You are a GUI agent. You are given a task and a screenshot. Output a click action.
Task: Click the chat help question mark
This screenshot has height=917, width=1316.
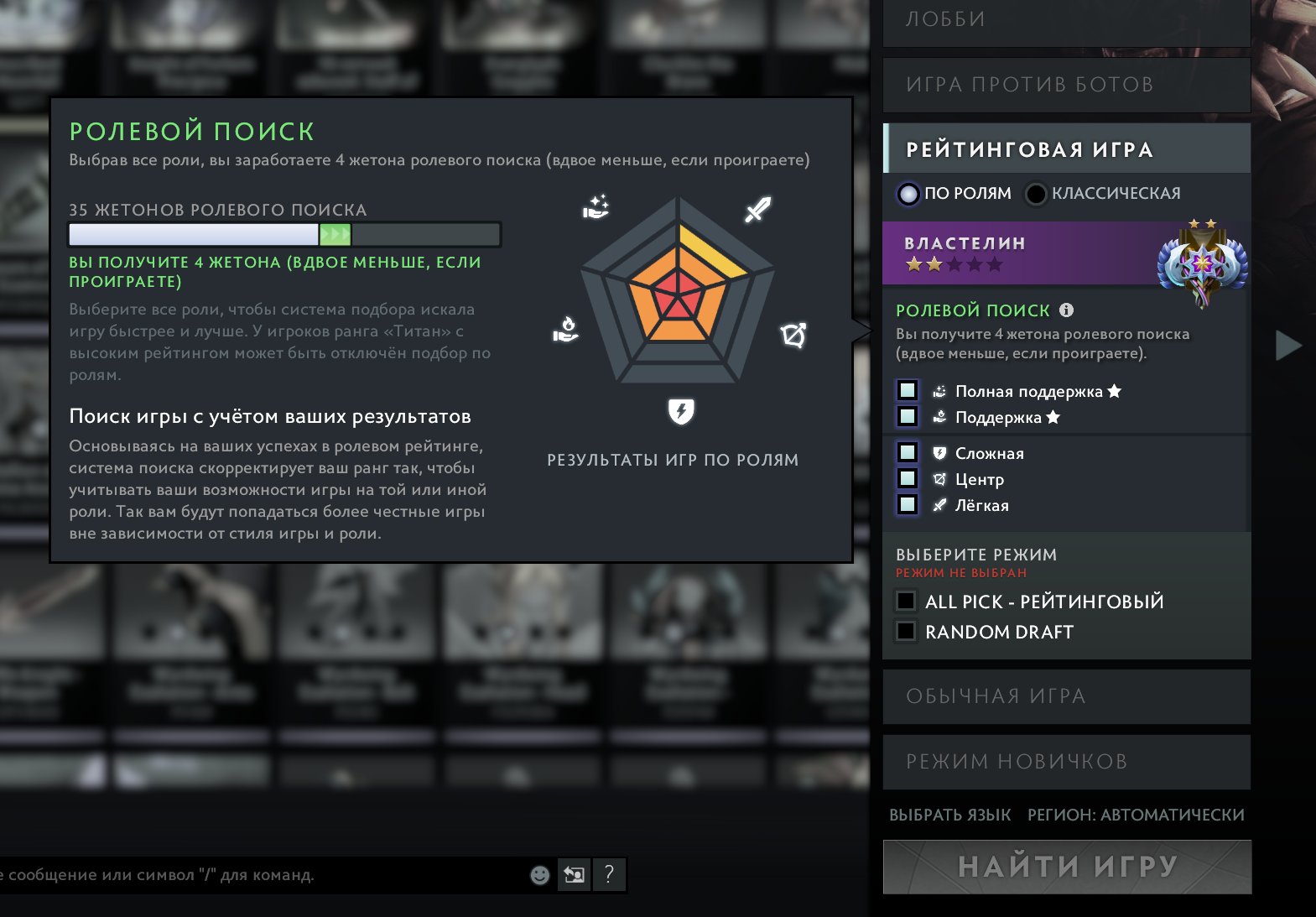pyautogui.click(x=609, y=875)
